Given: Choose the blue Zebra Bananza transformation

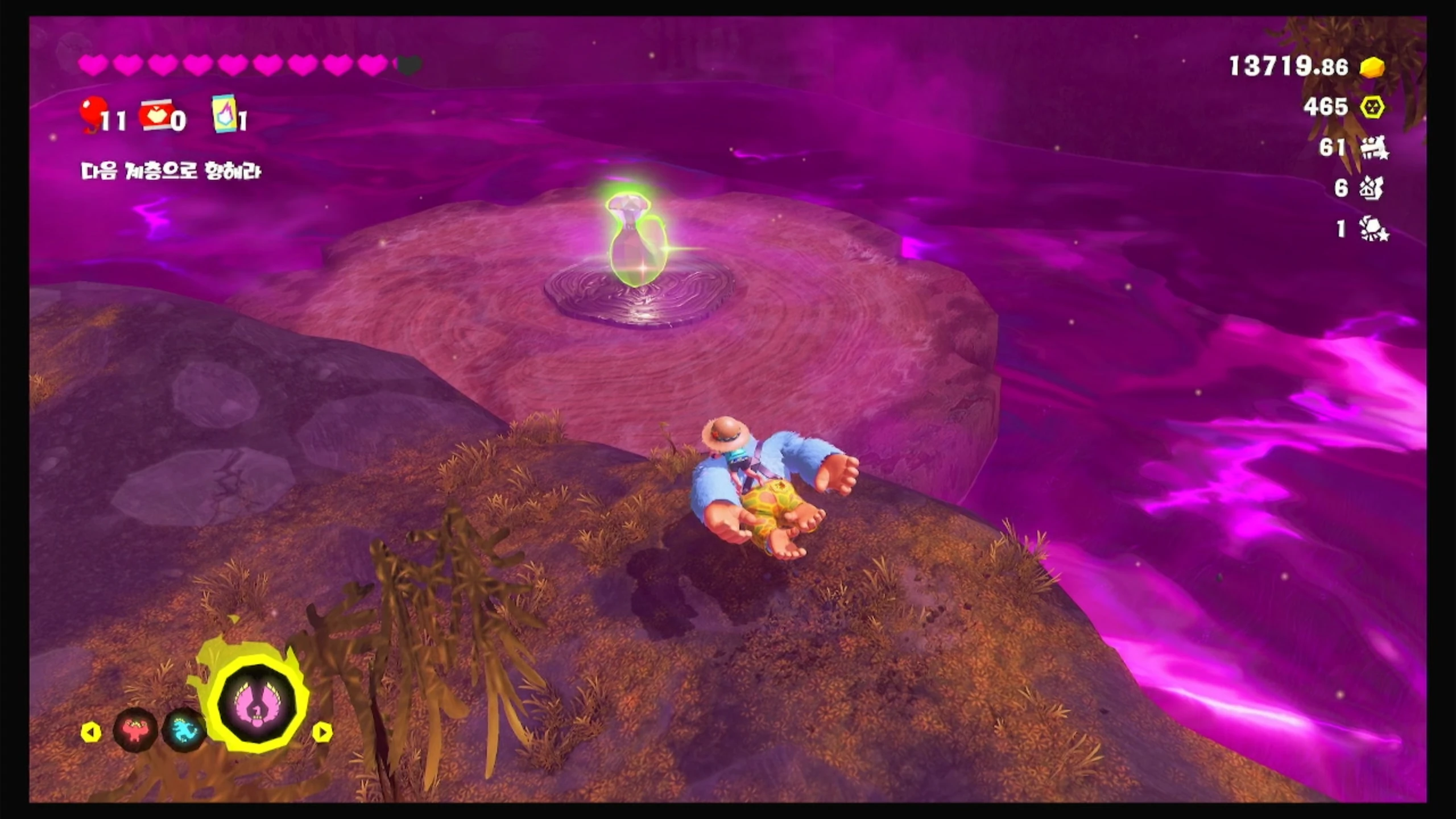Looking at the screenshot, I should point(183,729).
